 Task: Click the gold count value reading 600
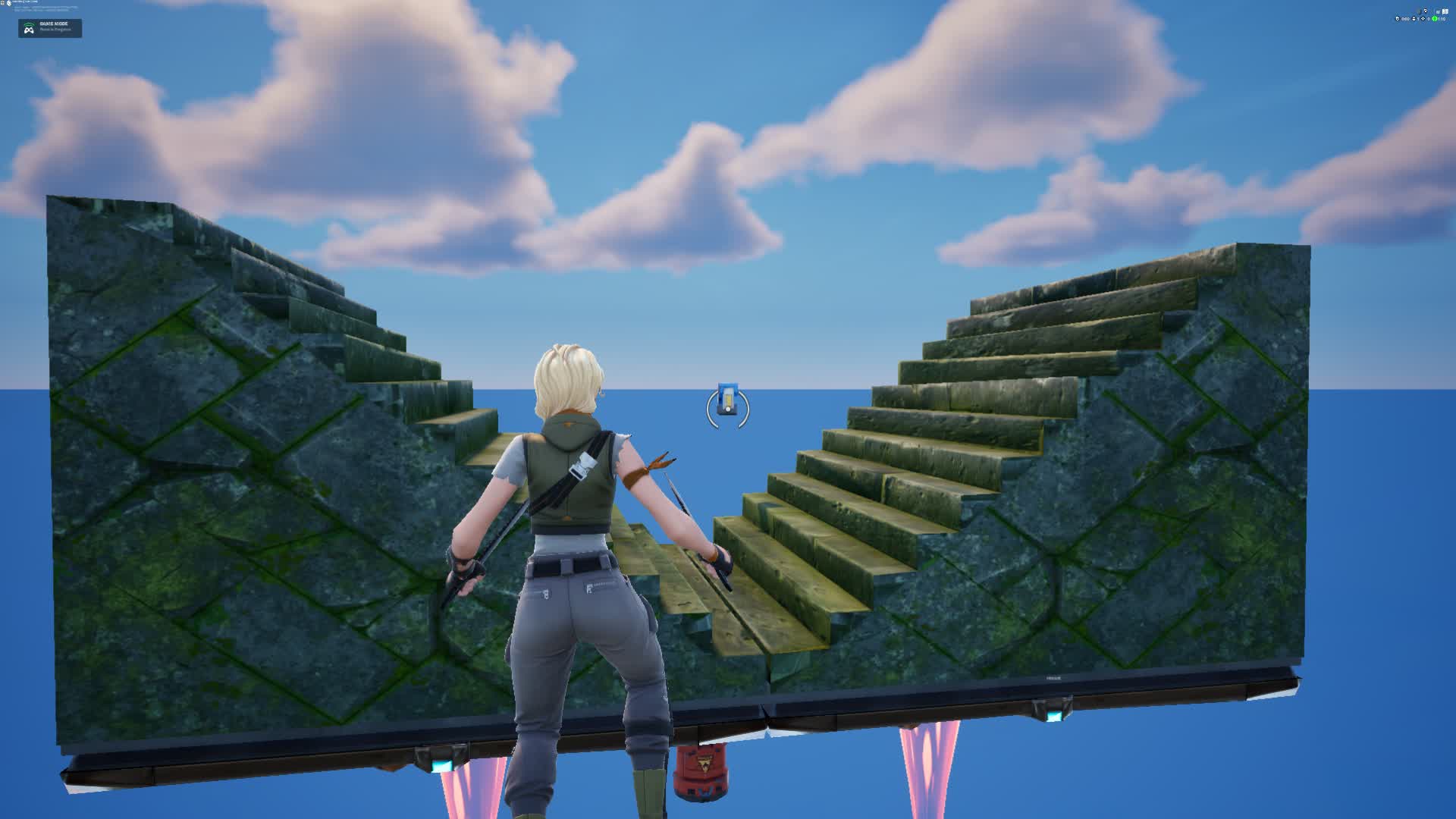pyautogui.click(x=1405, y=19)
